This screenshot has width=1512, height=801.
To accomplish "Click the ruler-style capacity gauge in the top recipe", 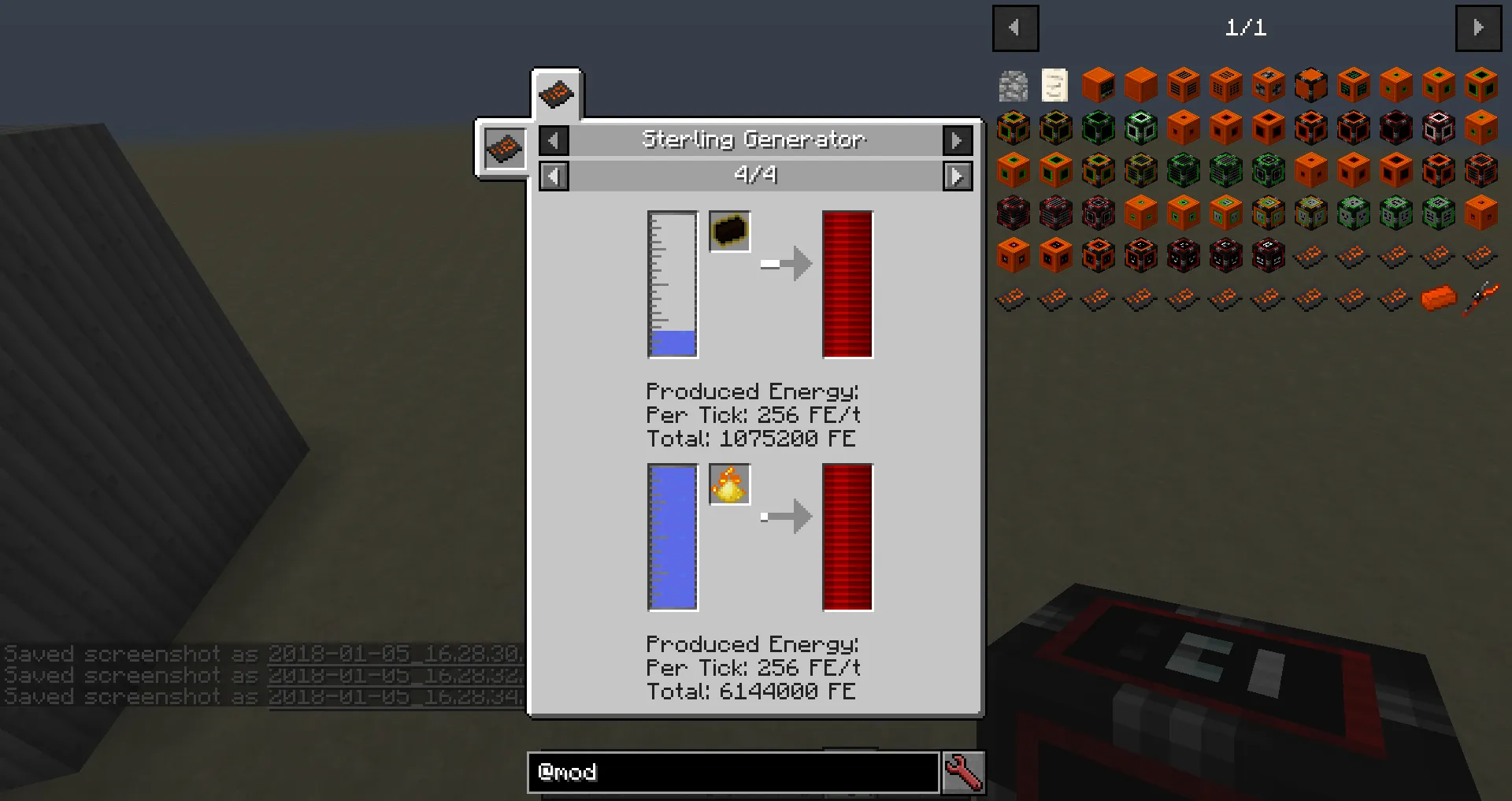I will point(671,285).
